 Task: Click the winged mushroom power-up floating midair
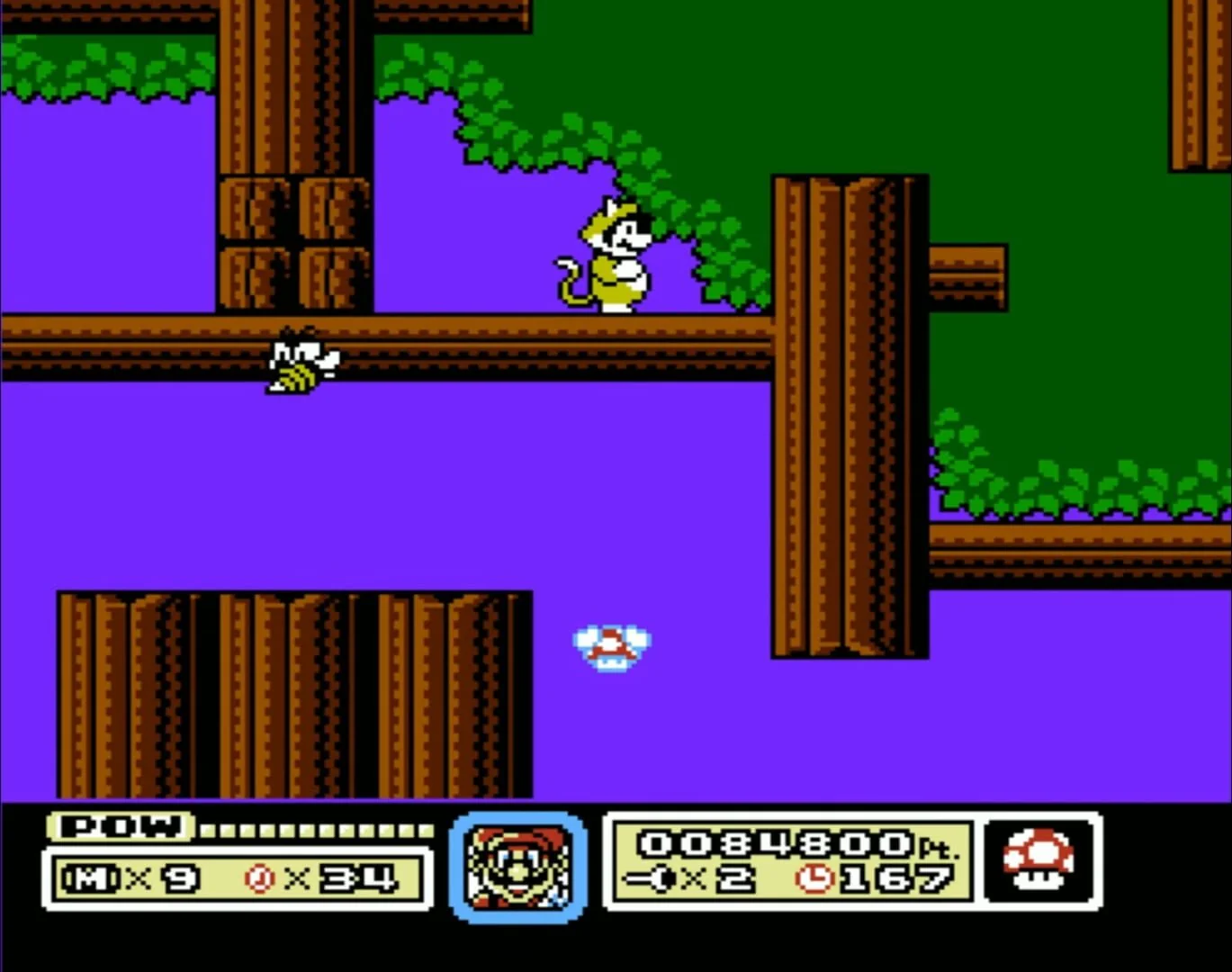[611, 645]
